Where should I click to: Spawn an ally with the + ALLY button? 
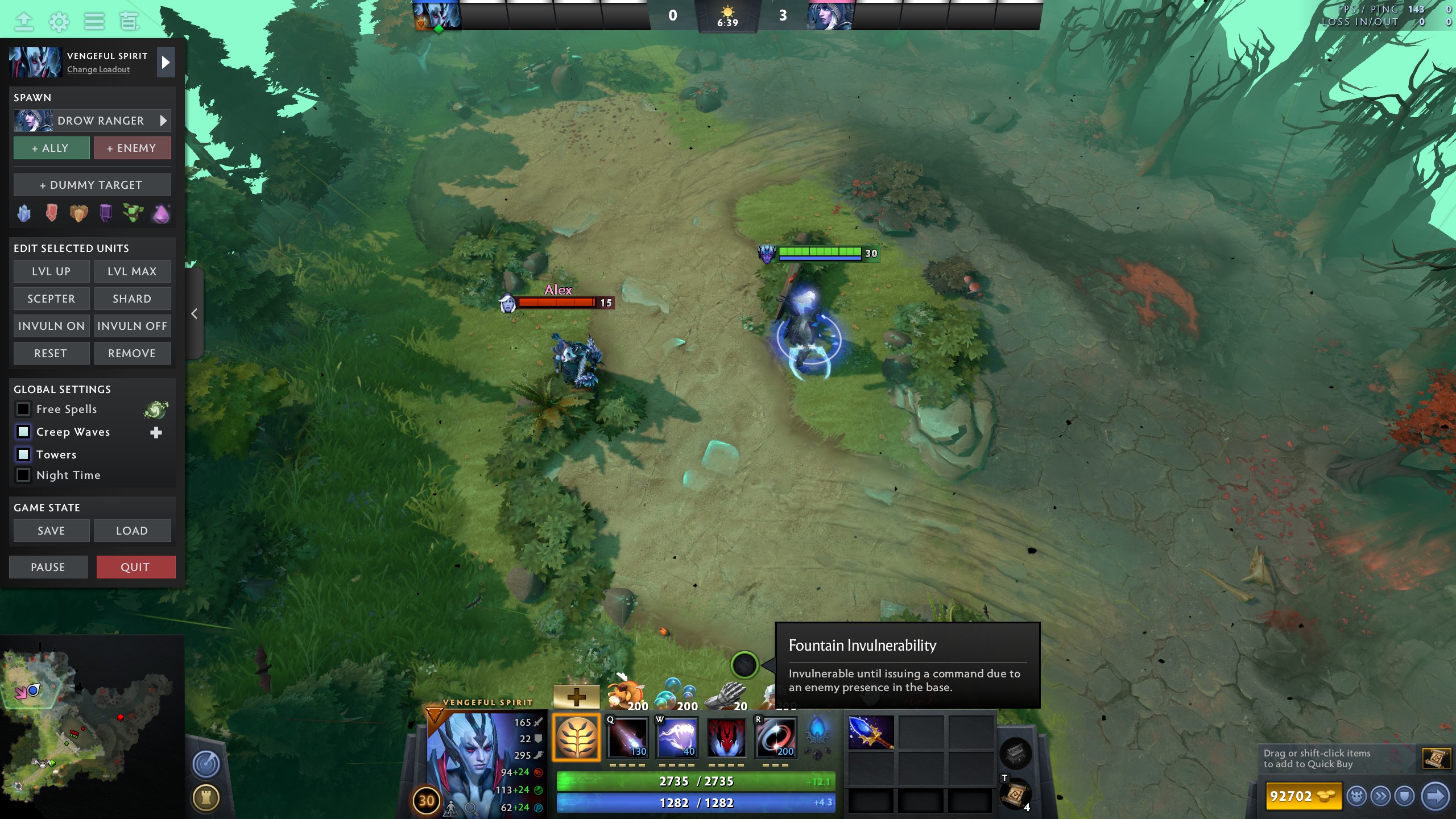[x=51, y=148]
